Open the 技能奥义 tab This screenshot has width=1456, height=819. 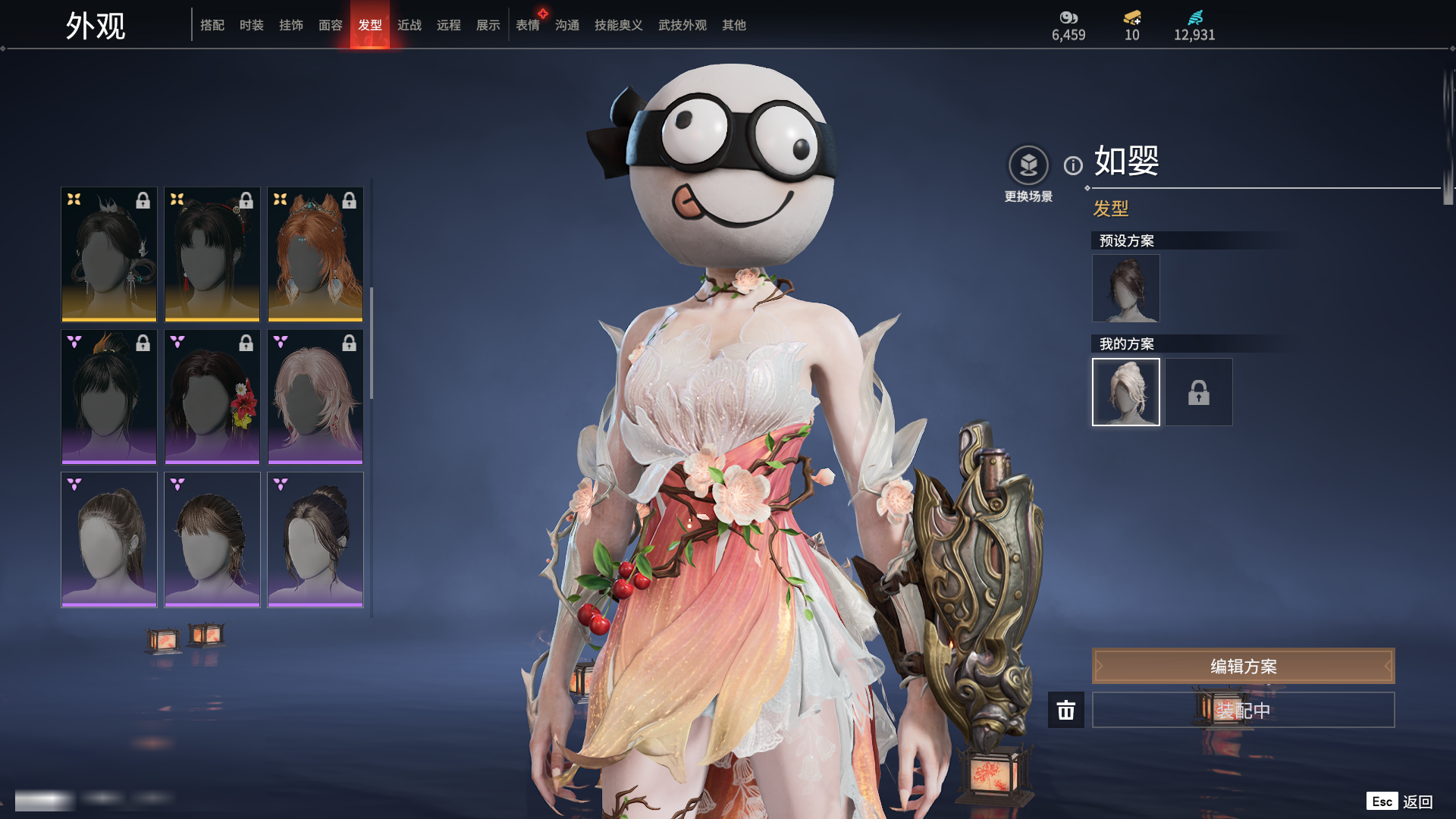coord(619,25)
